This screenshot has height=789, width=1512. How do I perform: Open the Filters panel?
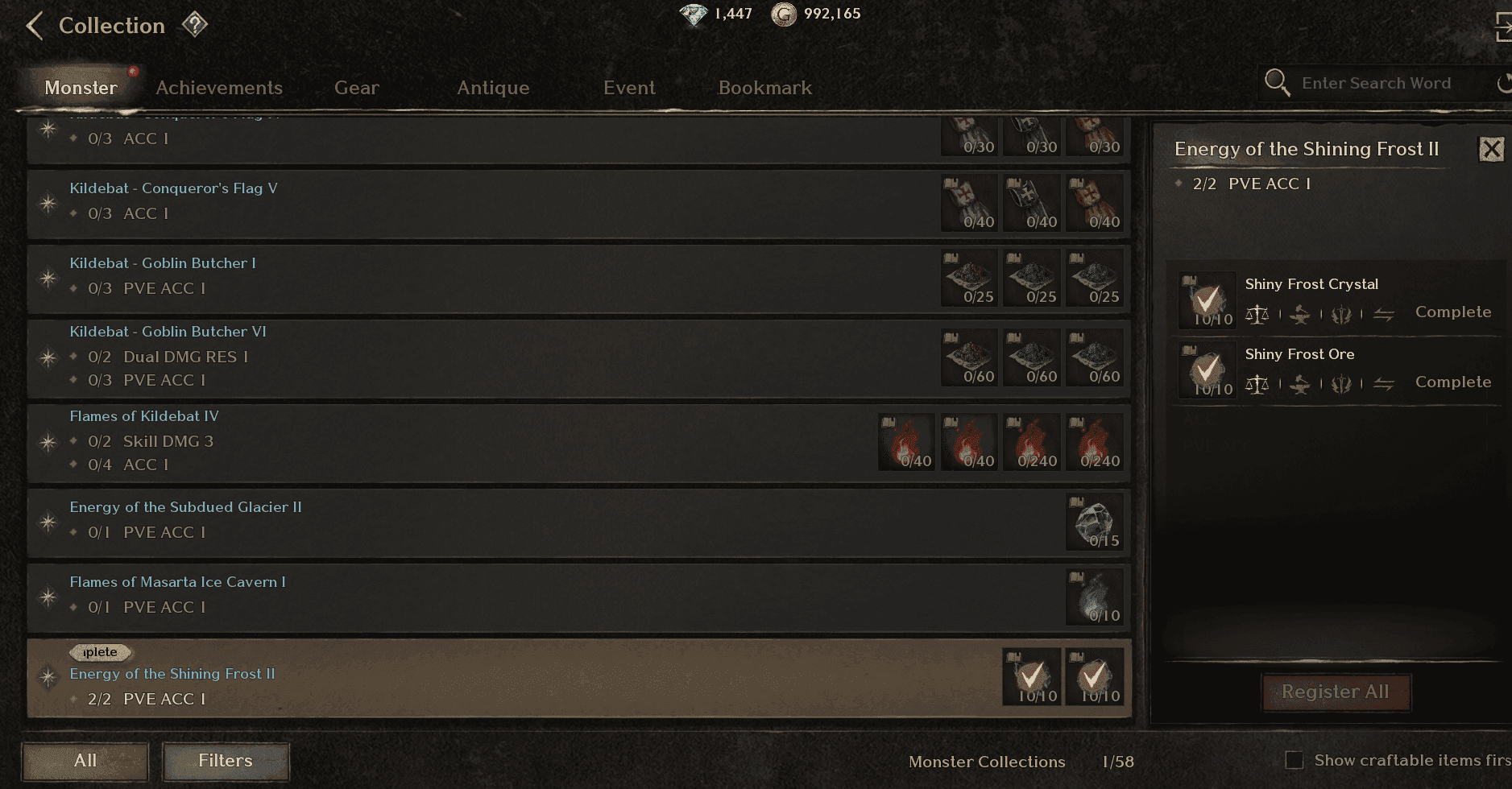click(225, 761)
